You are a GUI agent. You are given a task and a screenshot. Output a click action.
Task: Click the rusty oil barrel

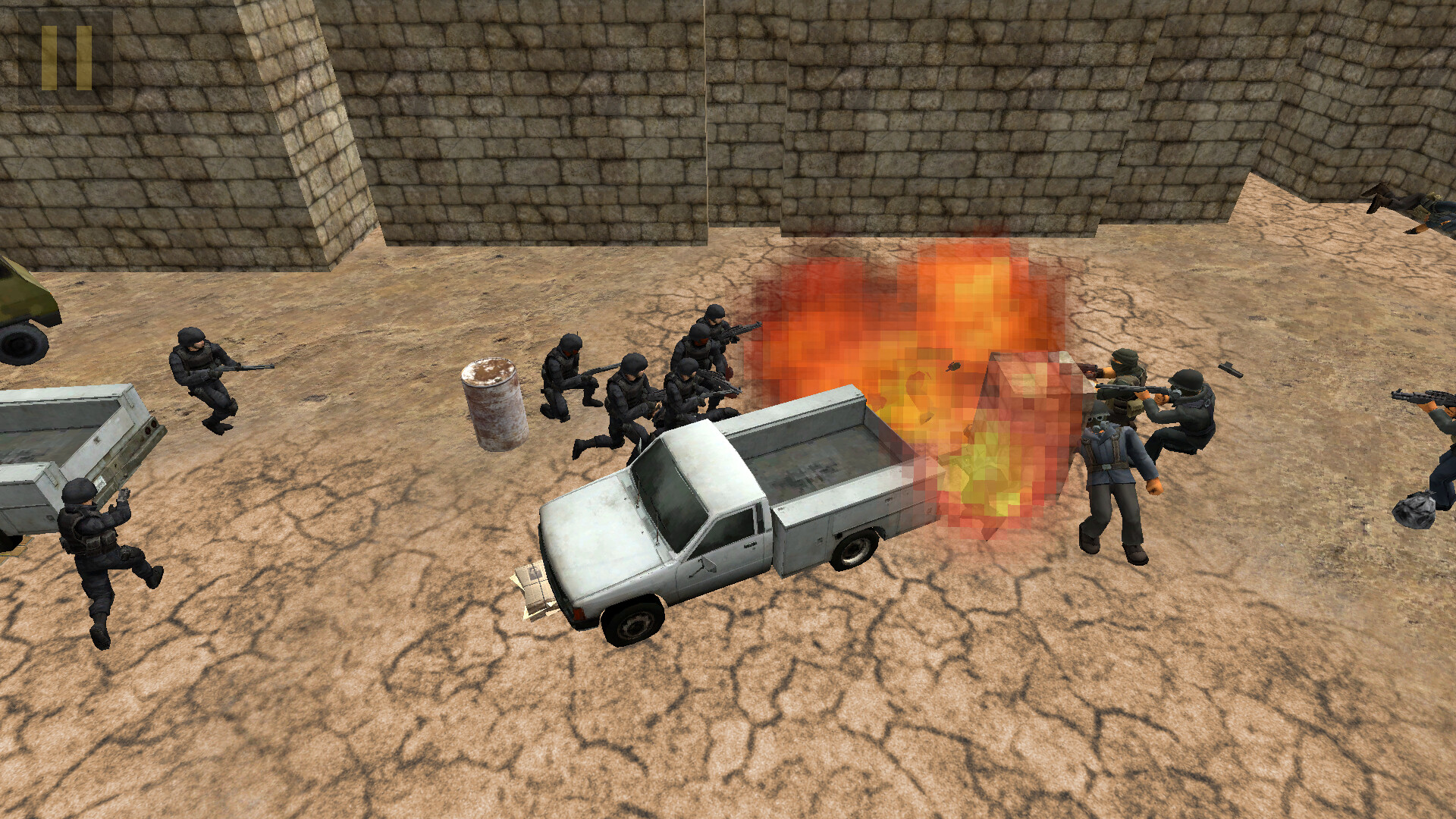click(x=491, y=402)
